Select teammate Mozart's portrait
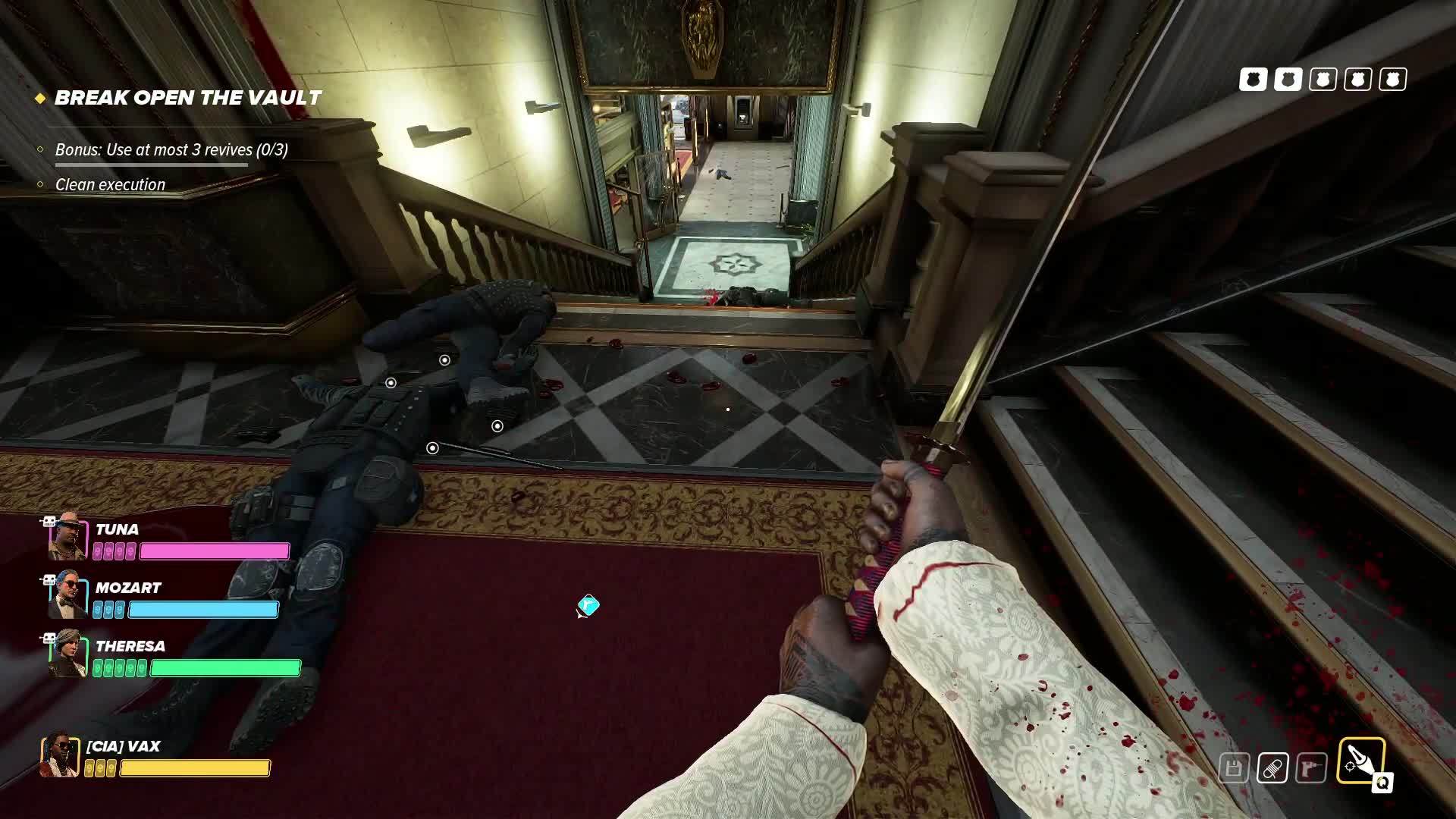Image resolution: width=1456 pixels, height=819 pixels. (67, 595)
